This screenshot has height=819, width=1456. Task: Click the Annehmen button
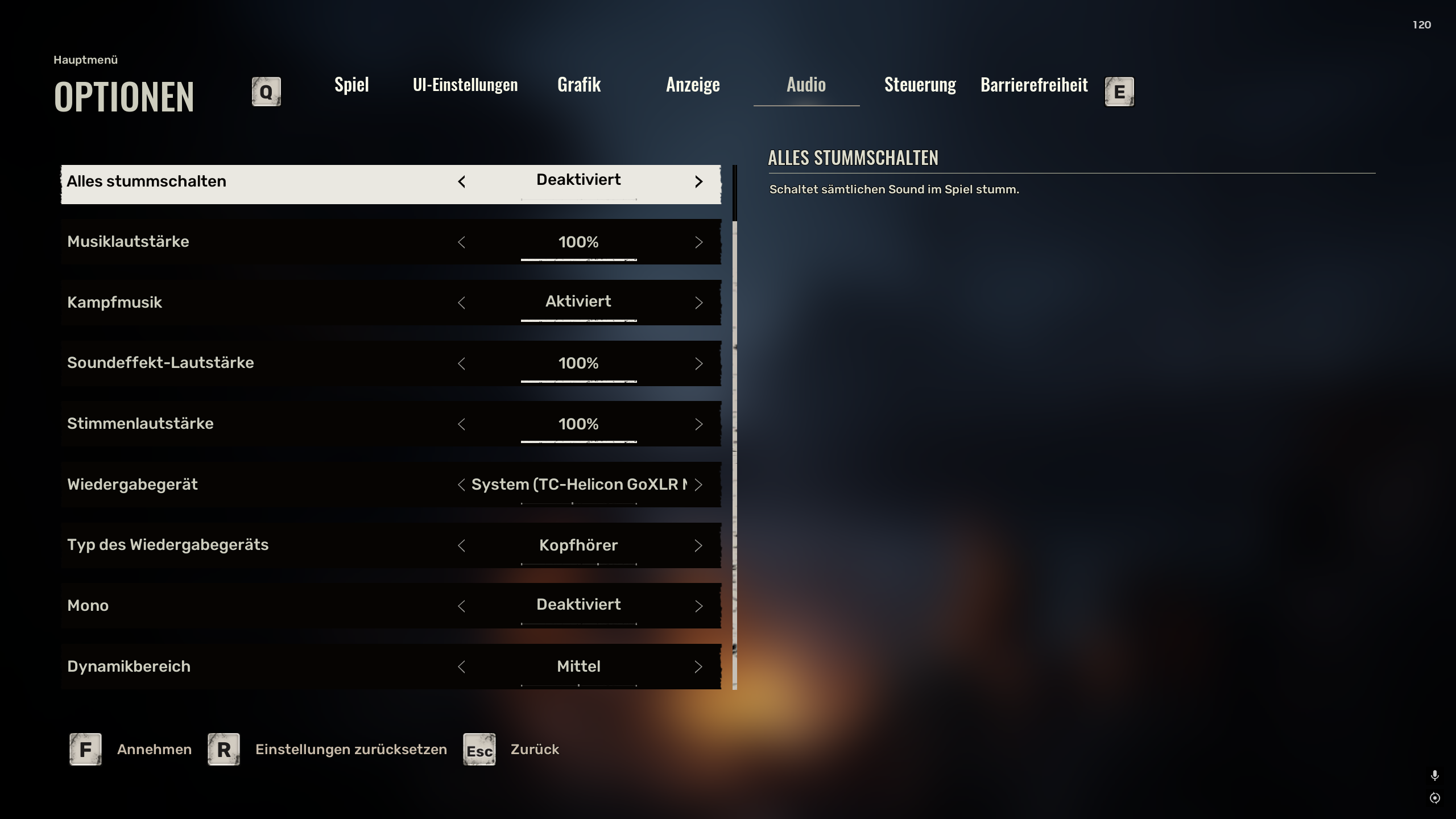pyautogui.click(x=154, y=750)
